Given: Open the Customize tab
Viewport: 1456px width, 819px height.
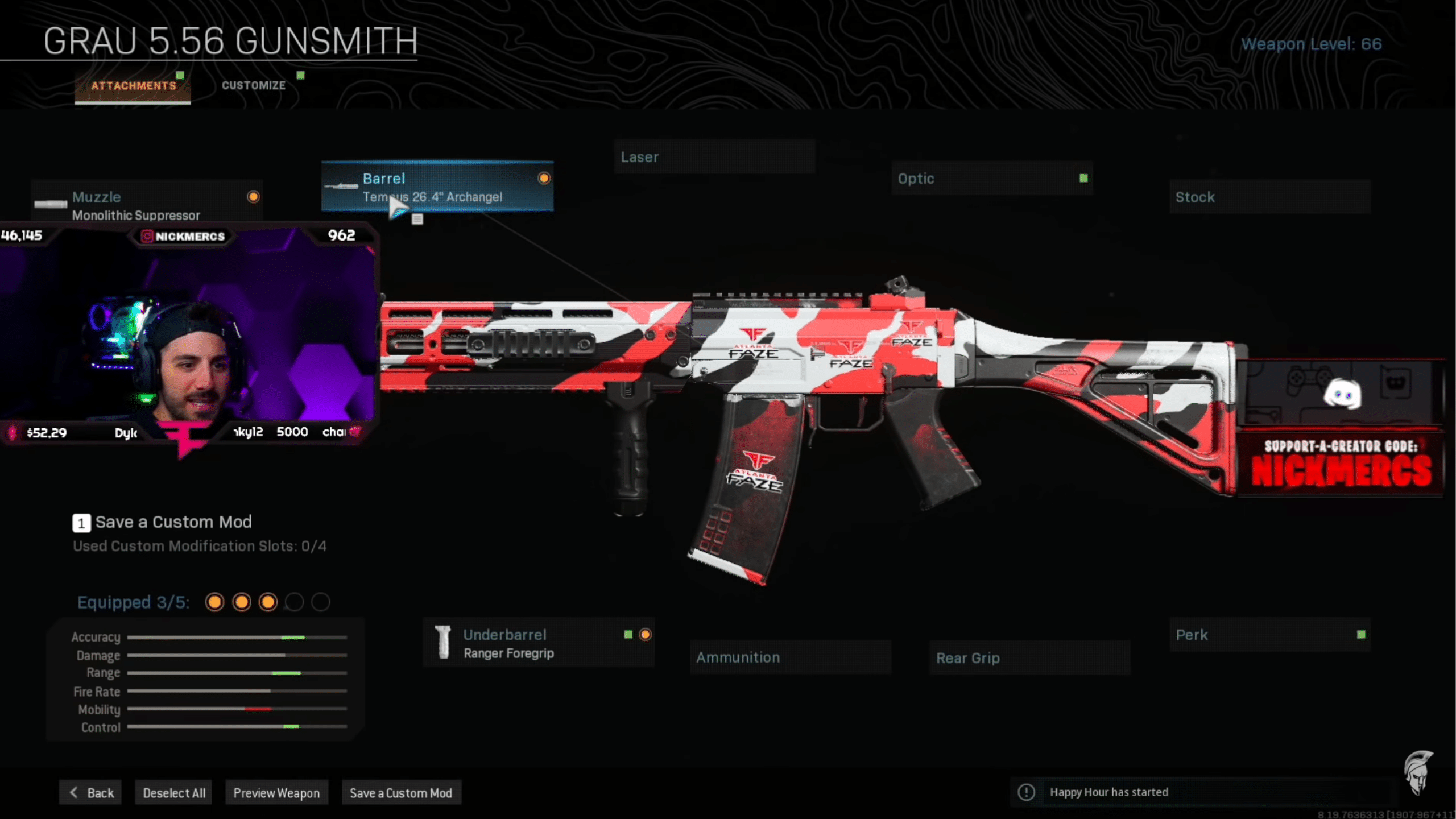Looking at the screenshot, I should click(x=254, y=85).
